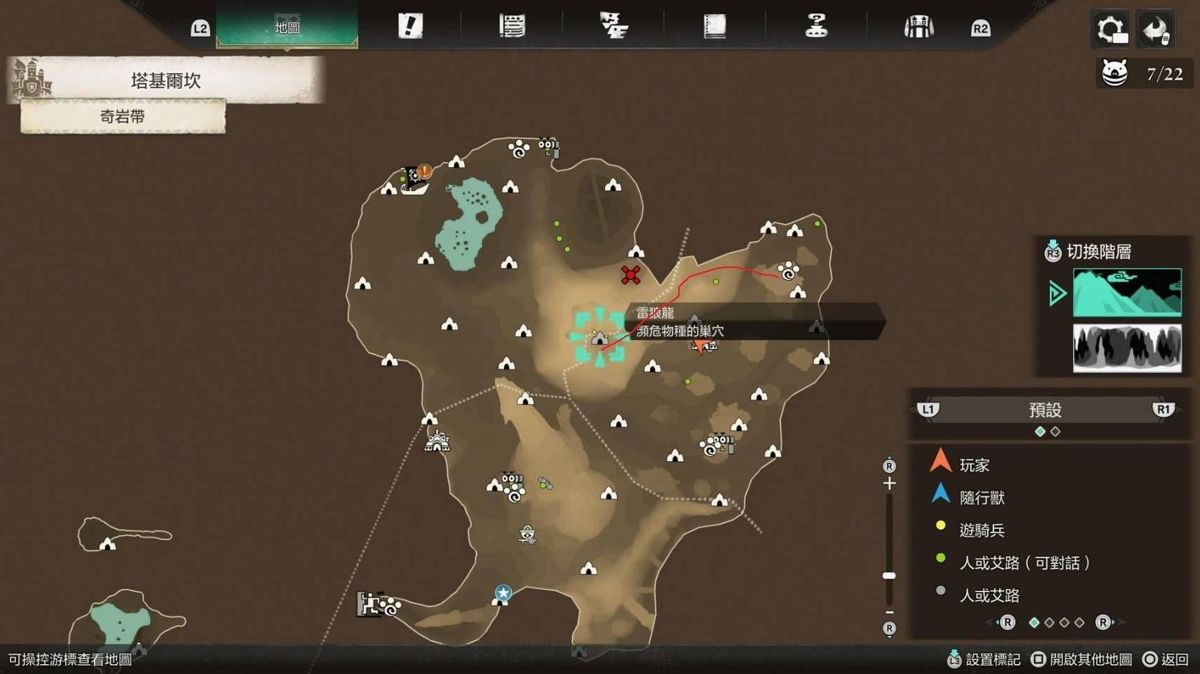The image size is (1200, 674).
Task: Select the orange exclamation quest marker
Action: pos(425,172)
